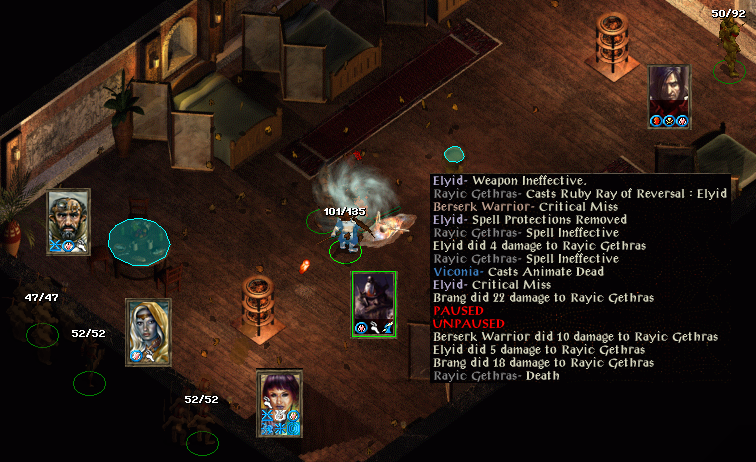Select the bearded warrior portrait
Image resolution: width=756 pixels, height=462 pixels.
(69, 217)
